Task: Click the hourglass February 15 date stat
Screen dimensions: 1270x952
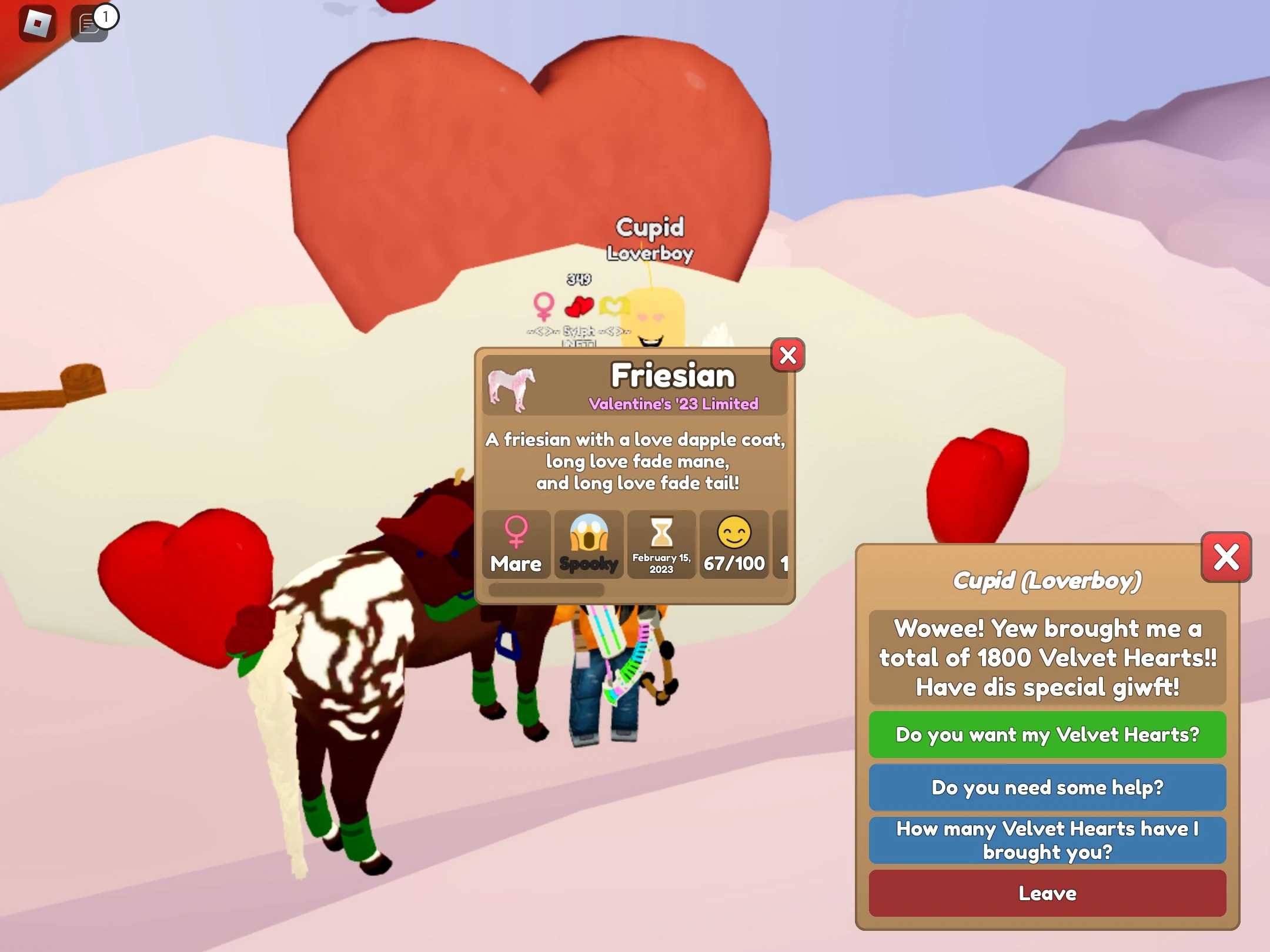Action: (x=661, y=544)
